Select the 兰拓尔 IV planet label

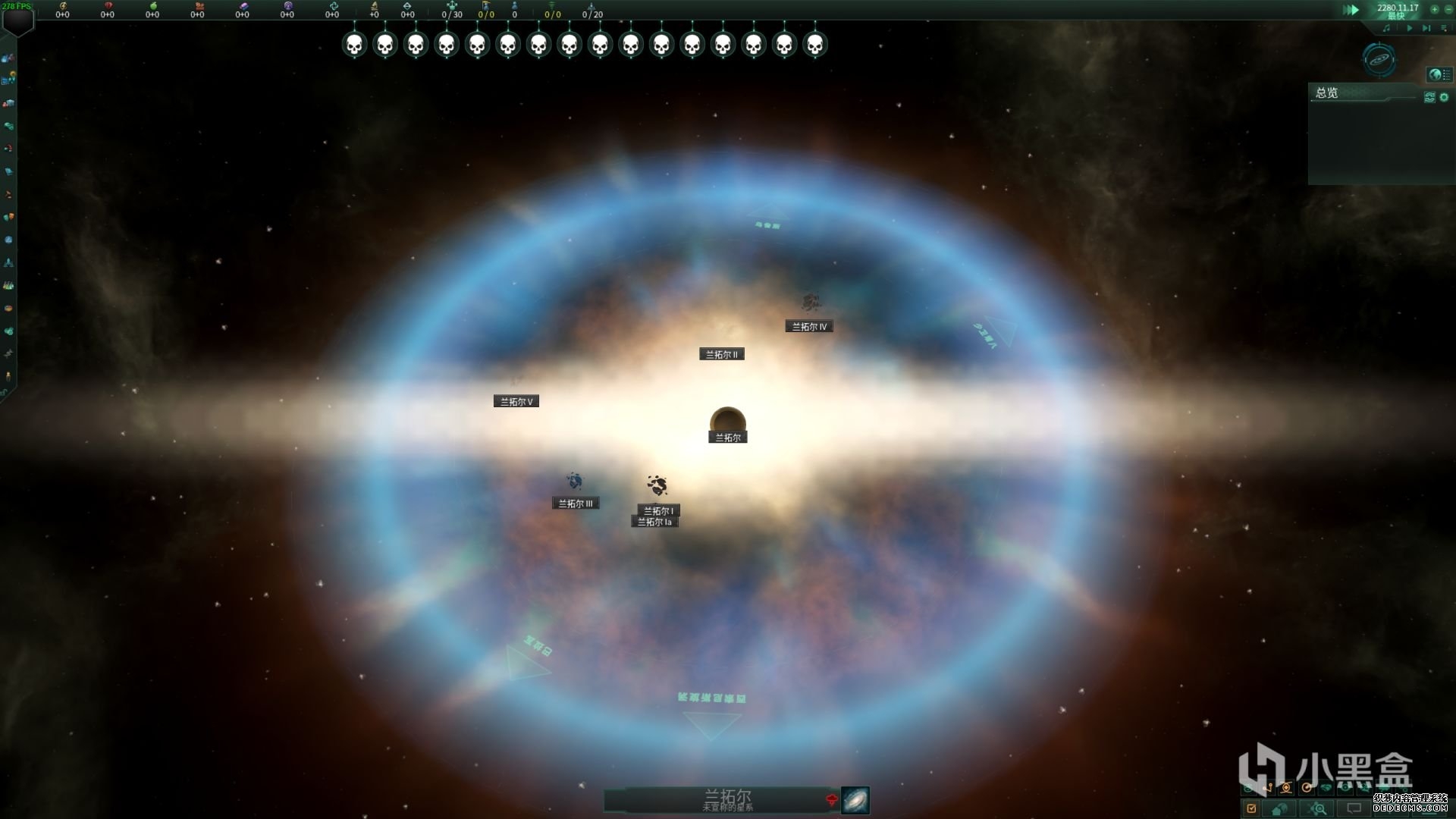(x=809, y=327)
